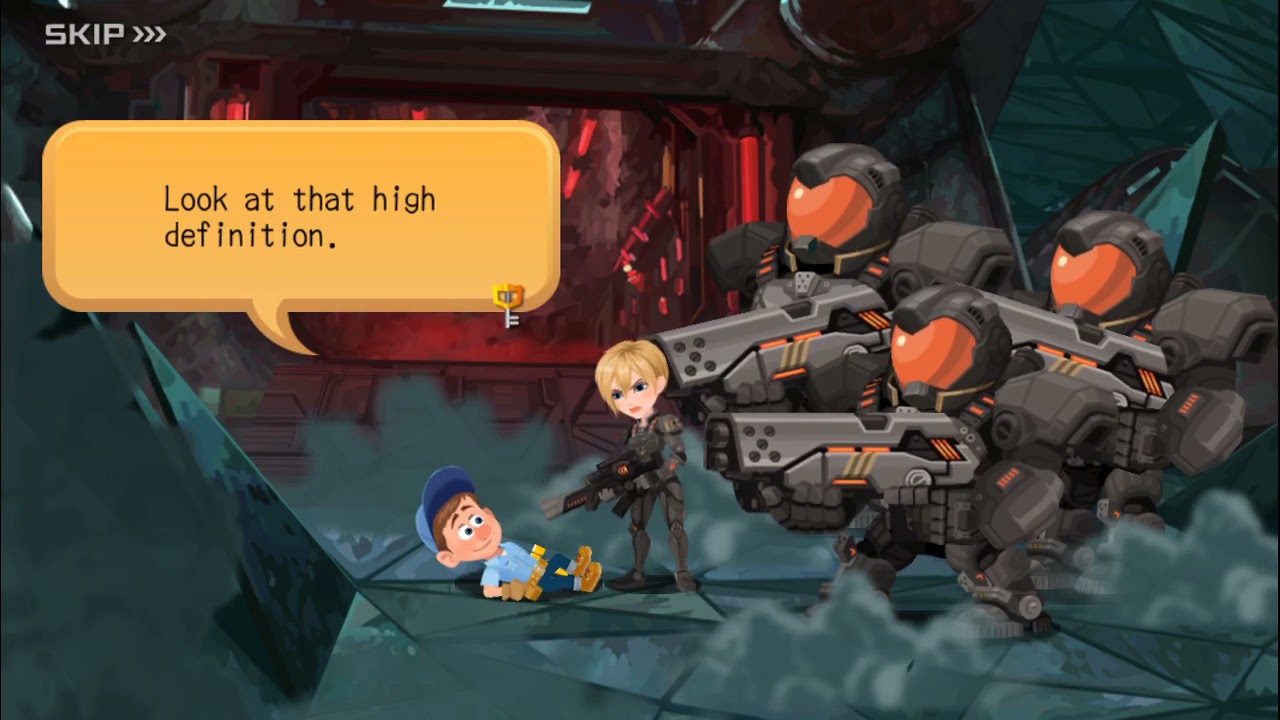1280x720 pixels.
Task: Skip the cutscene with the SKIP button
Action: (x=105, y=35)
